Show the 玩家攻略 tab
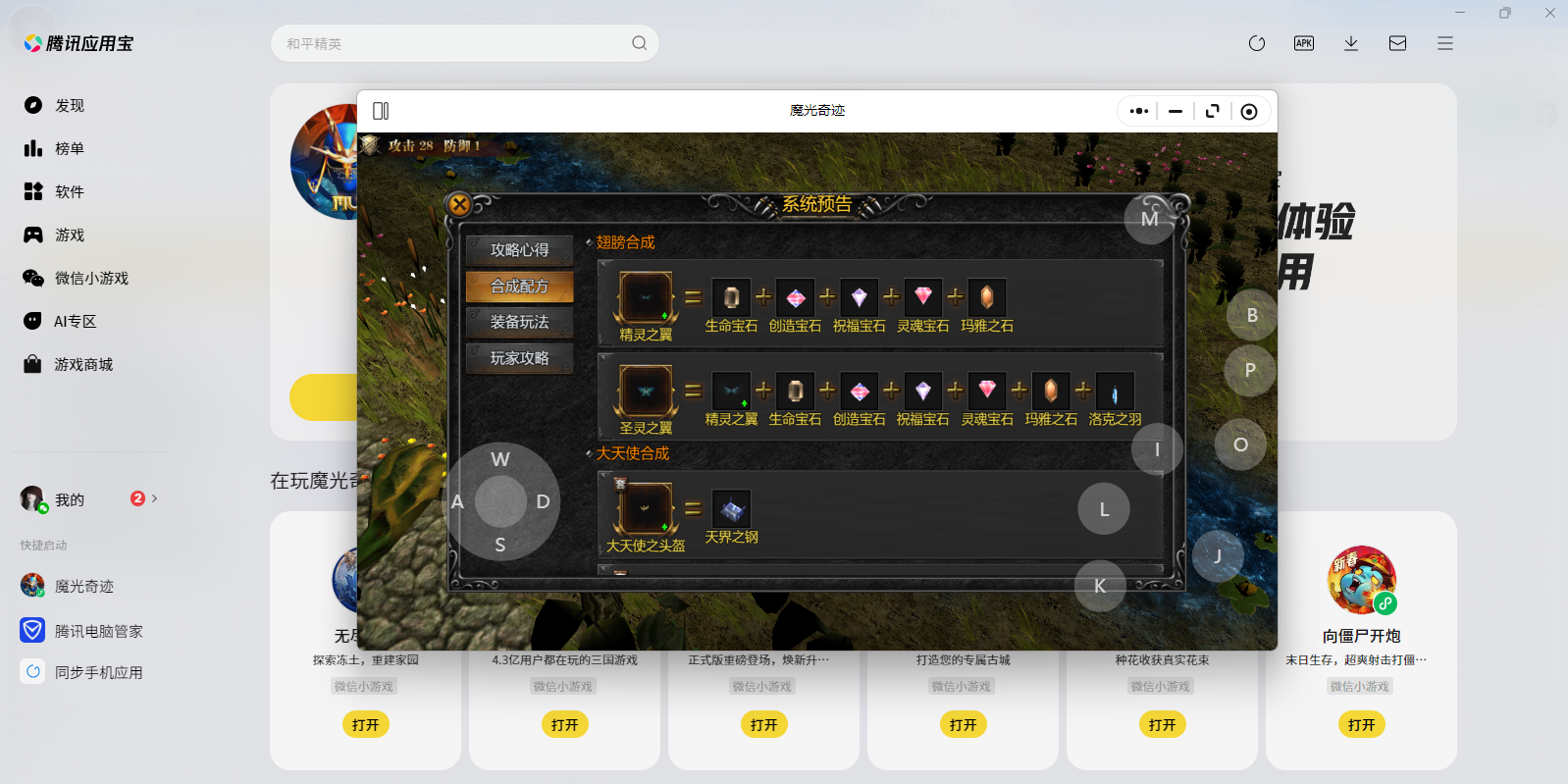Image resolution: width=1568 pixels, height=784 pixels. [519, 358]
